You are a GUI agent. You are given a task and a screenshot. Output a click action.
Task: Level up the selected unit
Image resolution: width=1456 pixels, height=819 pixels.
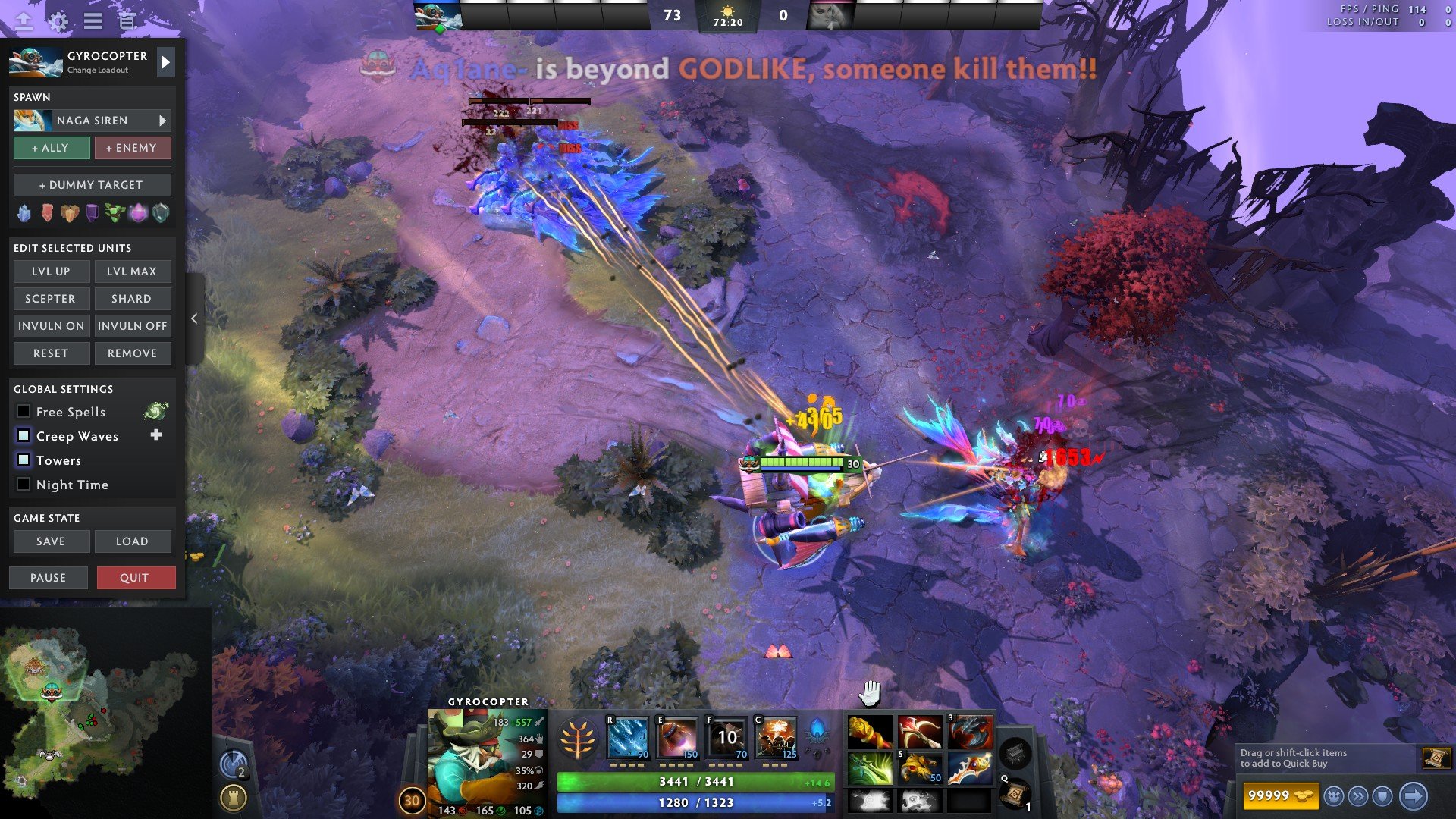[51, 271]
